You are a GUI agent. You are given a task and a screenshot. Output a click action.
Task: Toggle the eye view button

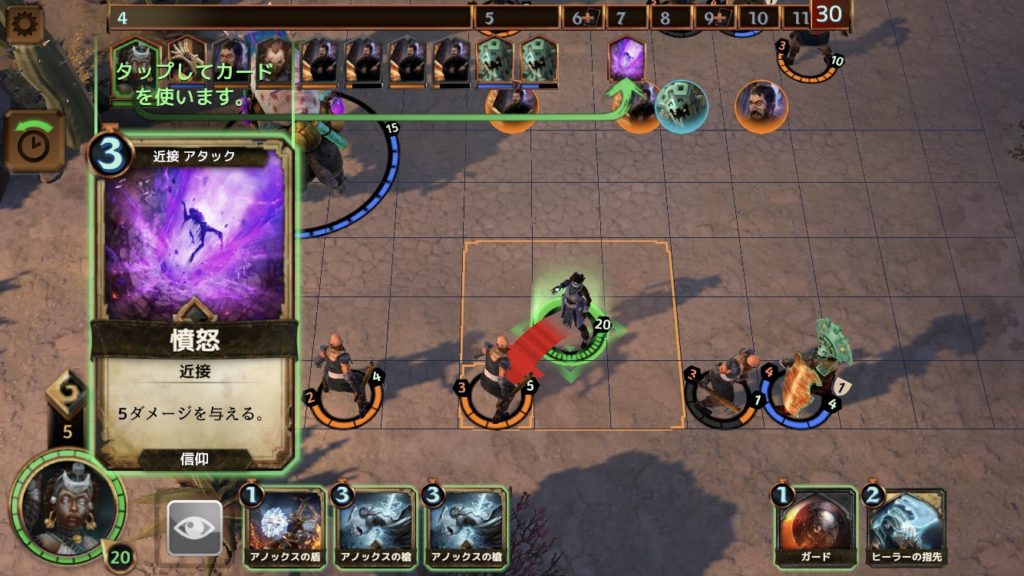194,527
